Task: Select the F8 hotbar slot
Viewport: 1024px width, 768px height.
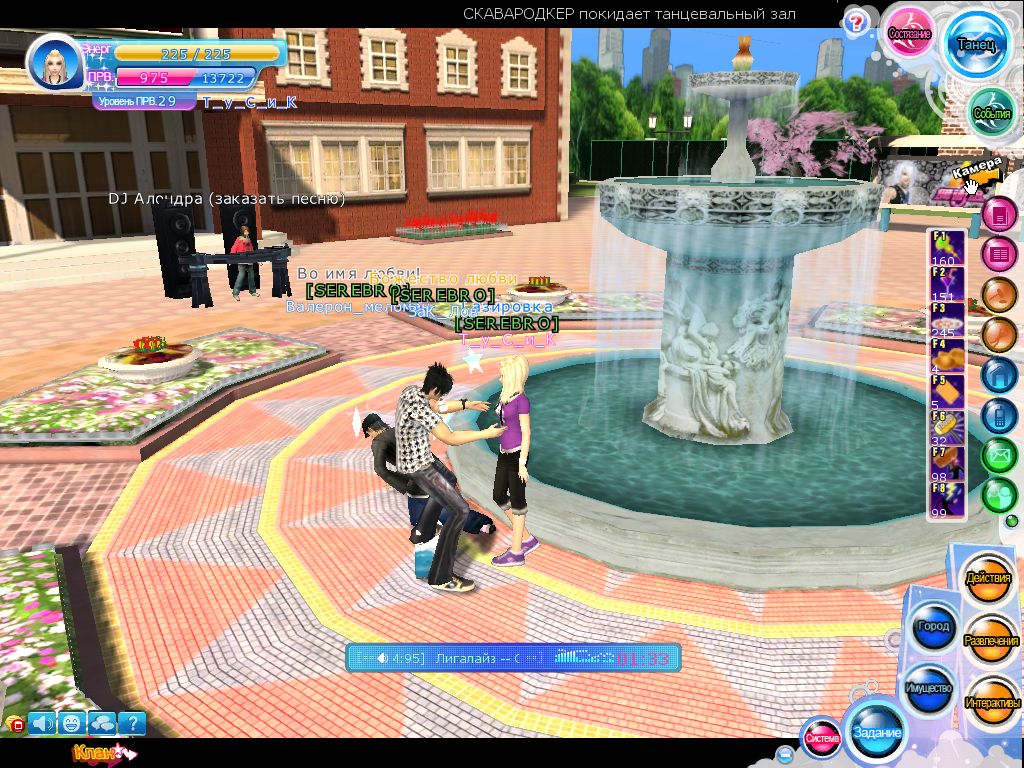Action: (948, 499)
